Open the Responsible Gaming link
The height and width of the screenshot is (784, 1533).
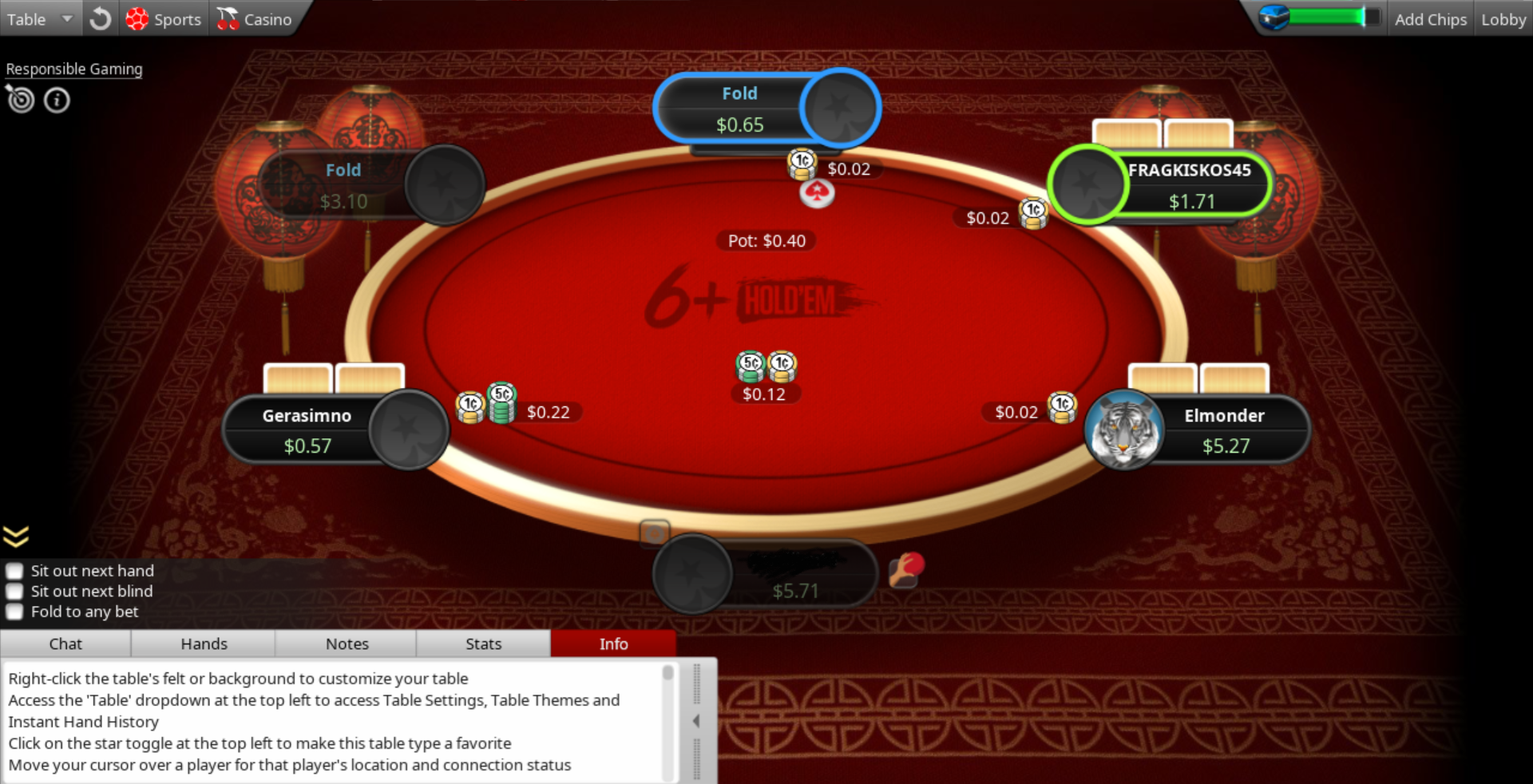pyautogui.click(x=74, y=69)
